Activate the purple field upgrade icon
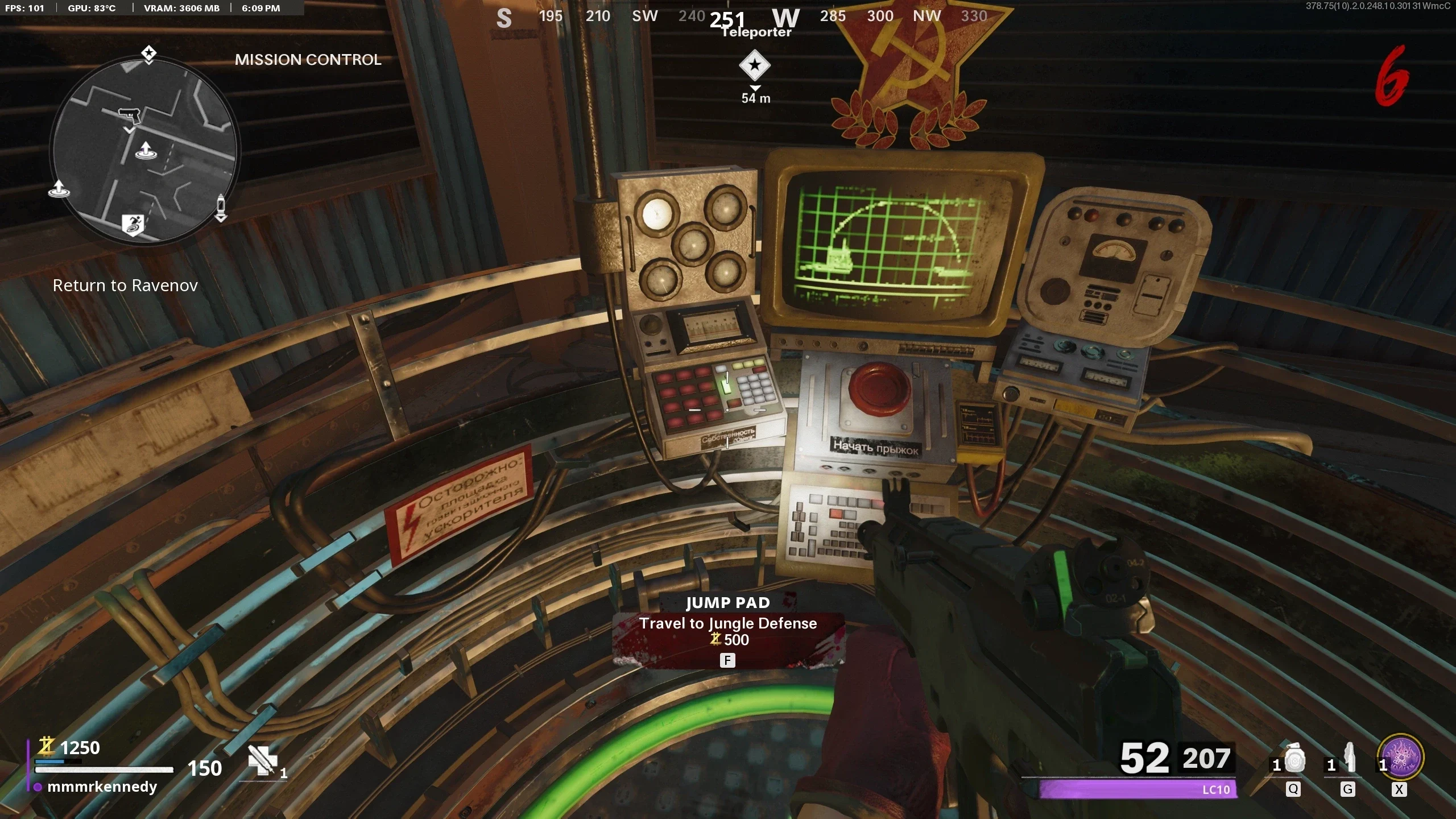This screenshot has height=819, width=1456. (x=1402, y=758)
